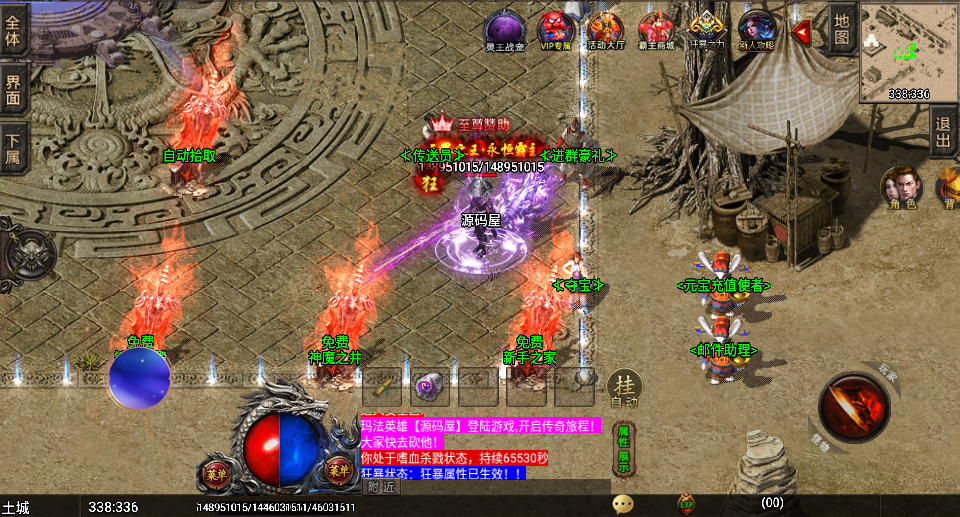Open the 新人攻略 newbie guide
Viewport: 960px width, 517px height.
(x=757, y=30)
